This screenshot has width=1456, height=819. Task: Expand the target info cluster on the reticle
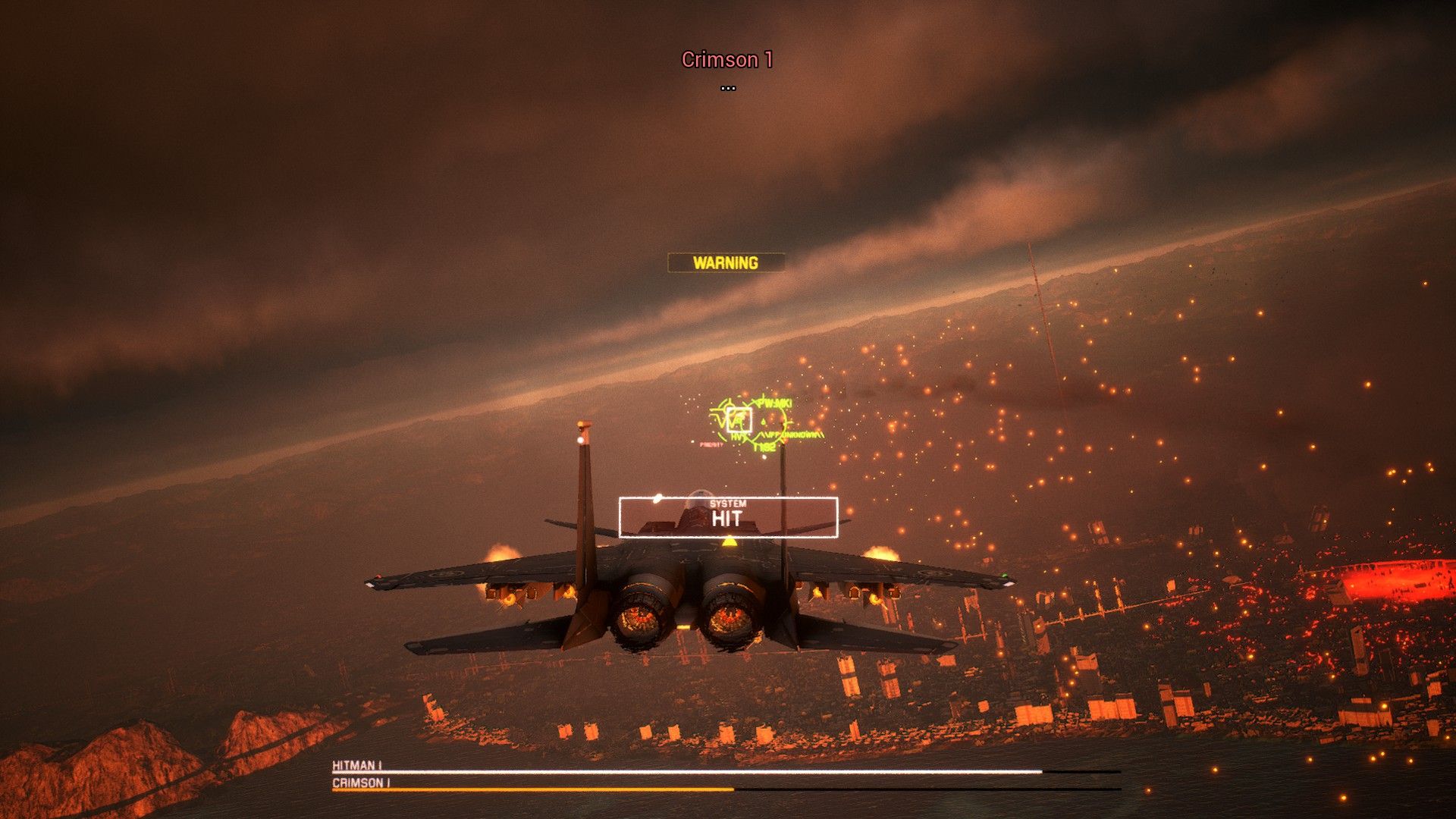[x=751, y=419]
